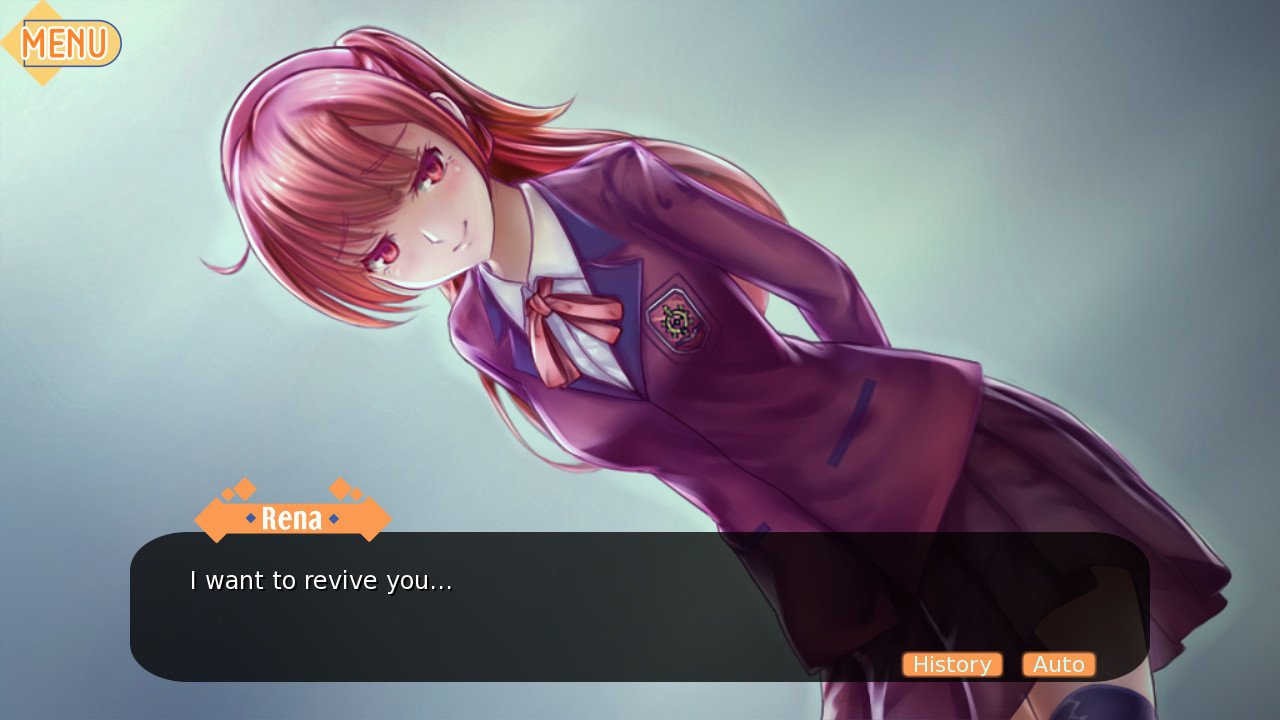Expand the backlog via the History button
Viewport: 1280px width, 720px height.
tap(952, 664)
